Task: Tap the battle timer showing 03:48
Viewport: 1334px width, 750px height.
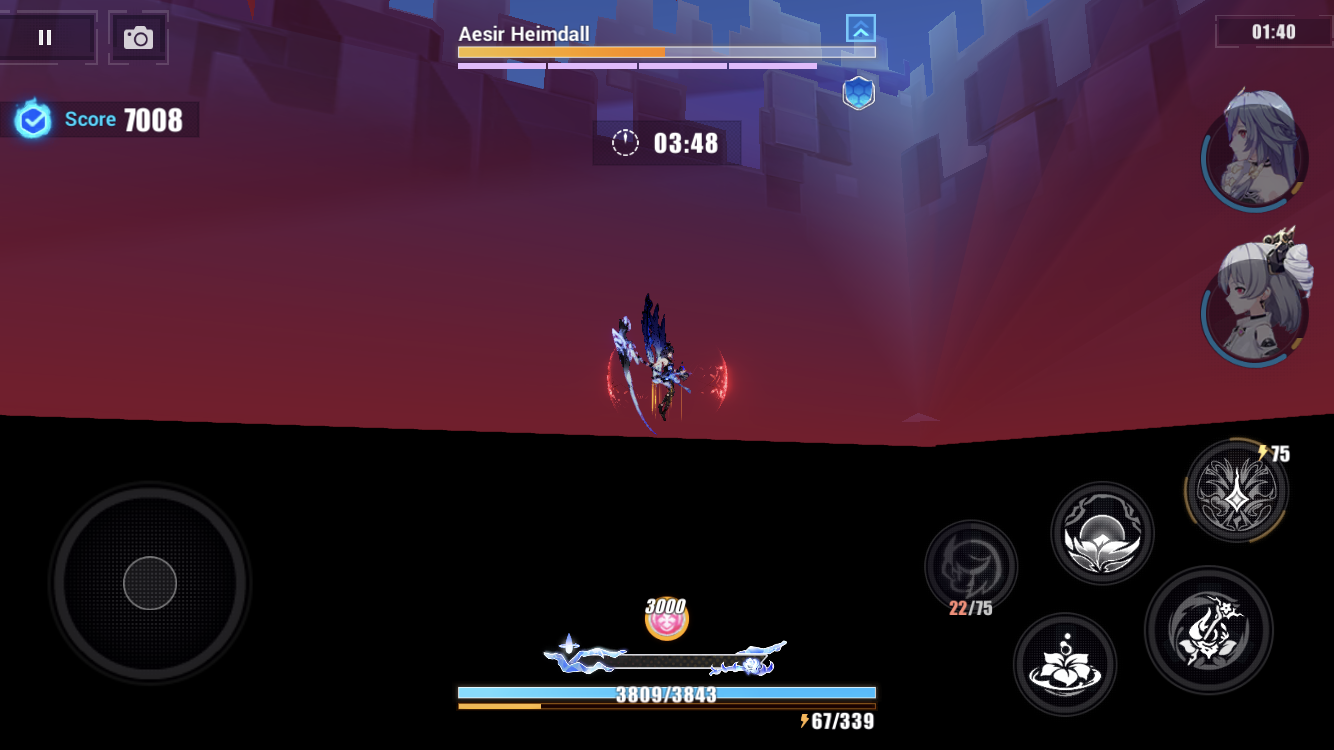Action: 667,143
